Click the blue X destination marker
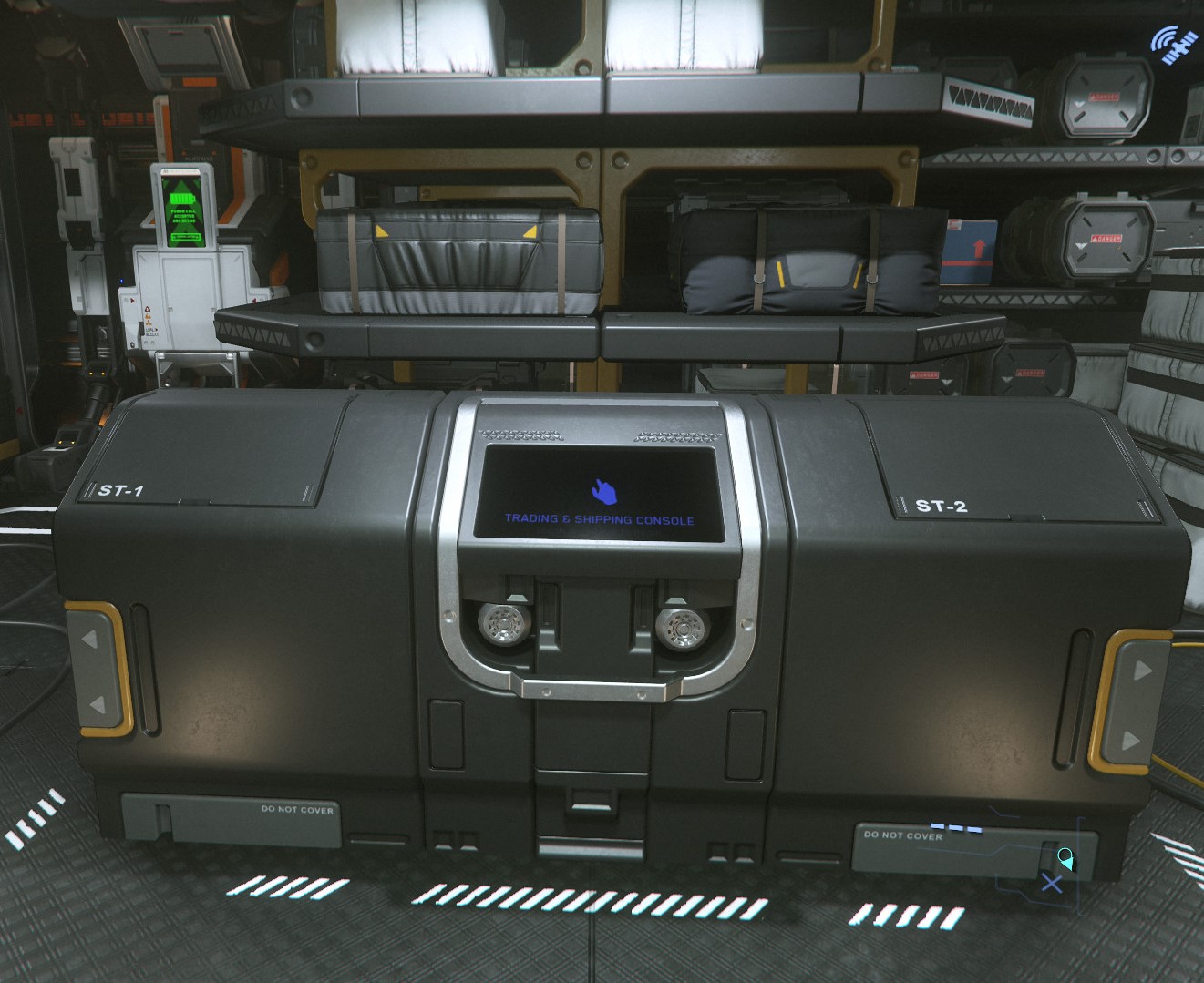 (1052, 883)
